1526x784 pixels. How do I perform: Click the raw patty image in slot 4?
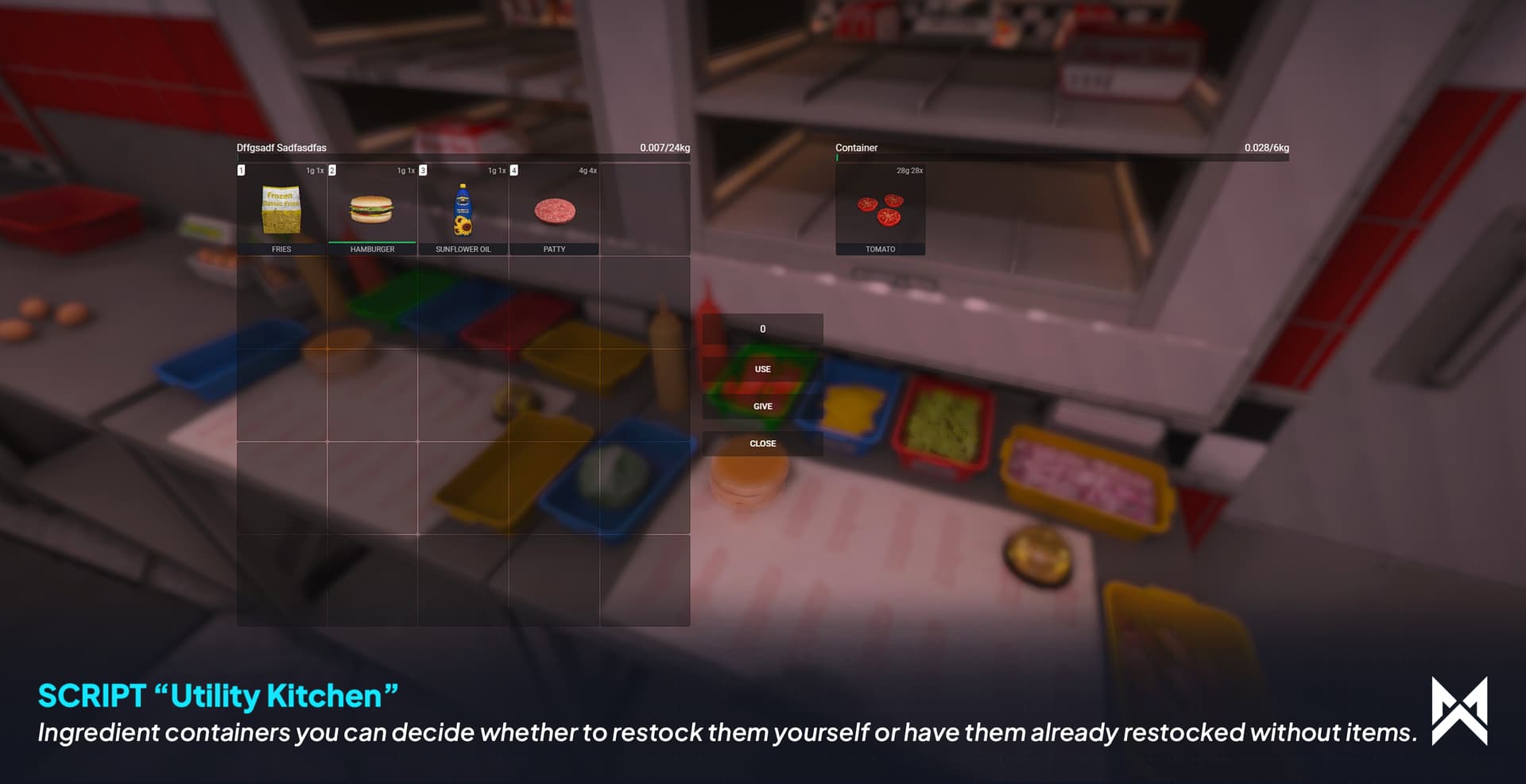tap(554, 208)
